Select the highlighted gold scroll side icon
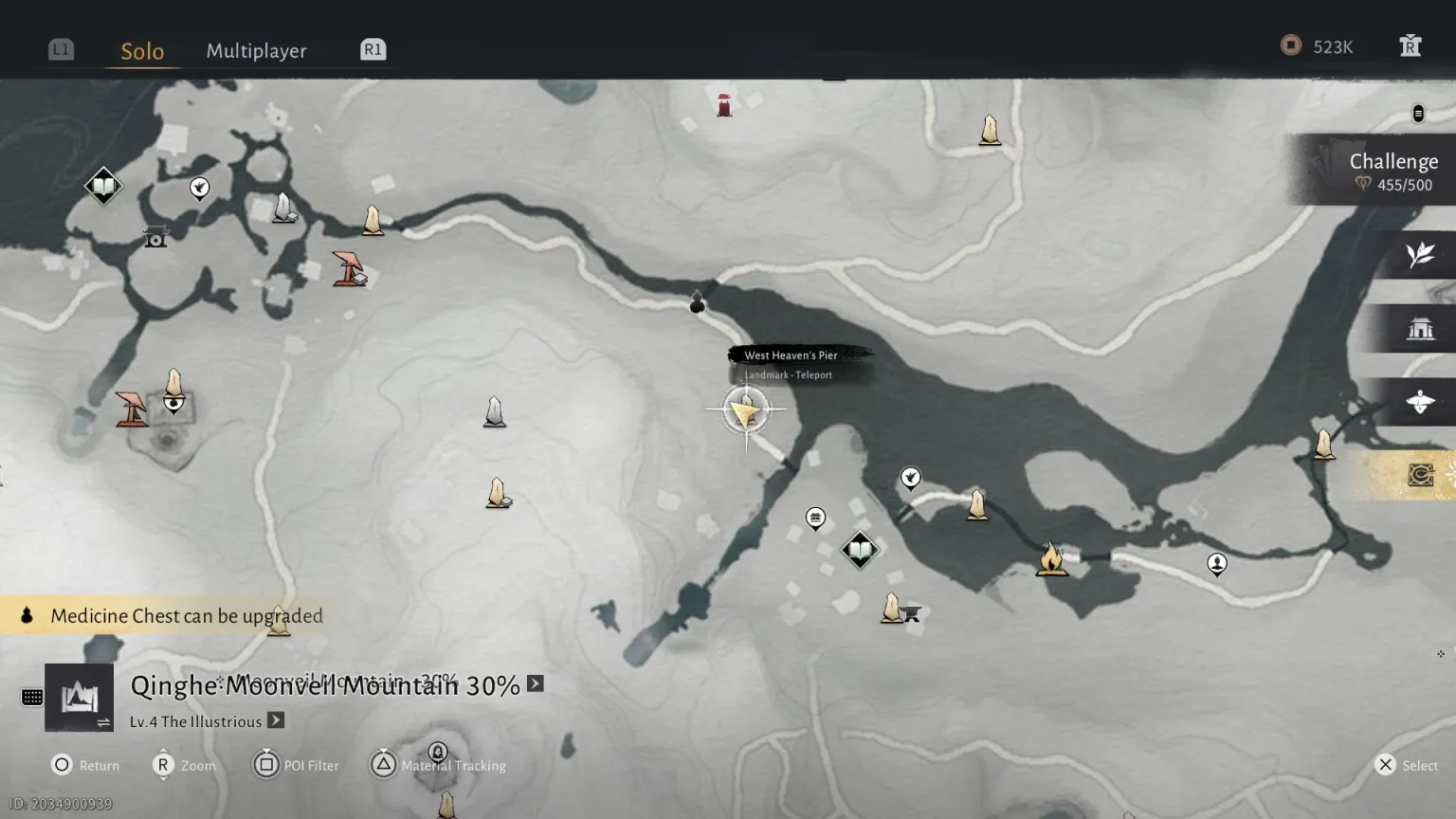 1420,475
